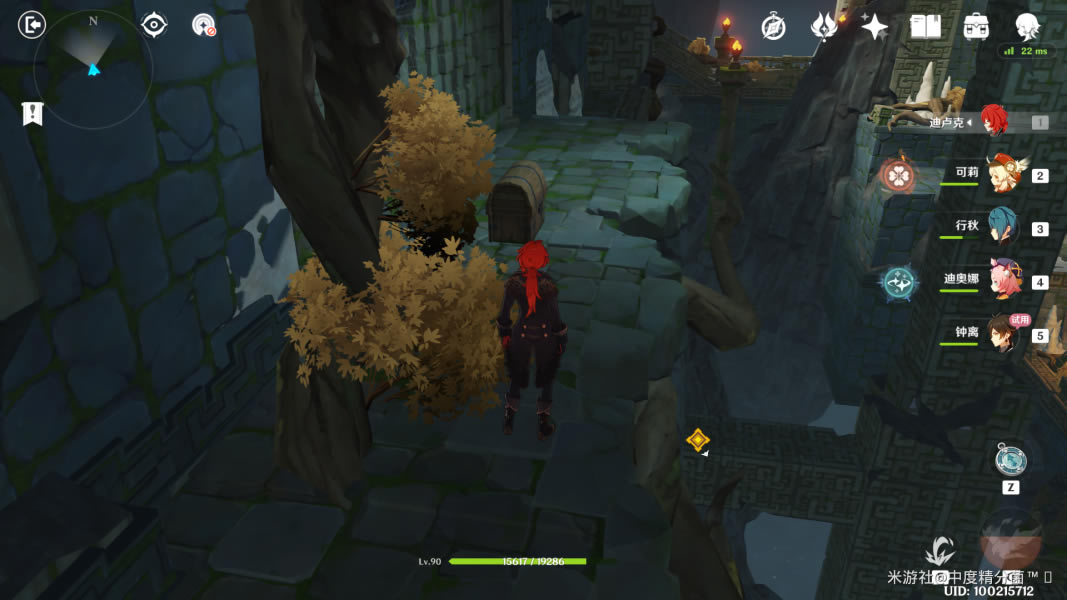Open the quest banner with exclamation mark
This screenshot has width=1067, height=600.
click(x=32, y=114)
